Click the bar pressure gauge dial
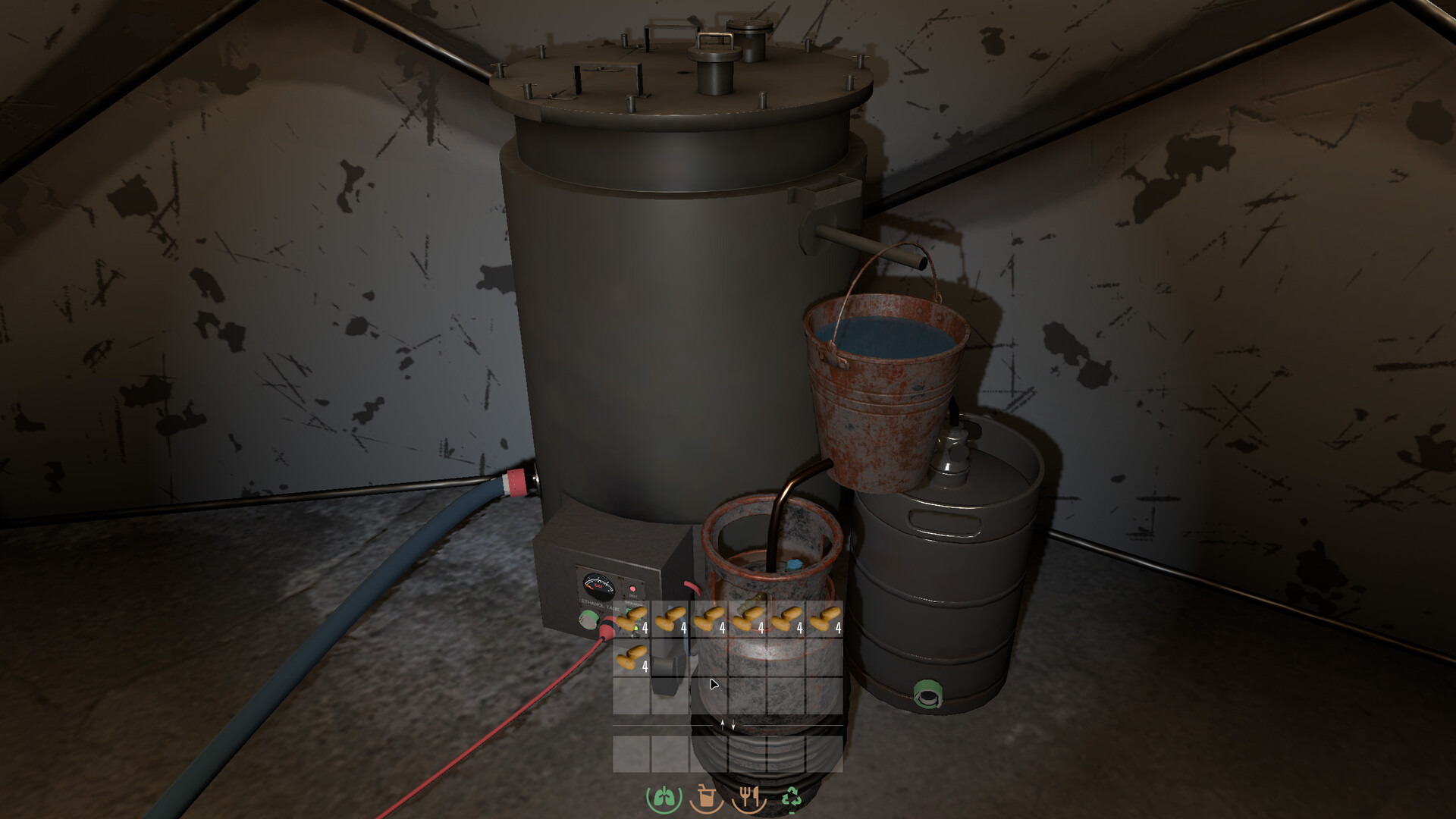This screenshot has height=819, width=1456. pyautogui.click(x=598, y=584)
